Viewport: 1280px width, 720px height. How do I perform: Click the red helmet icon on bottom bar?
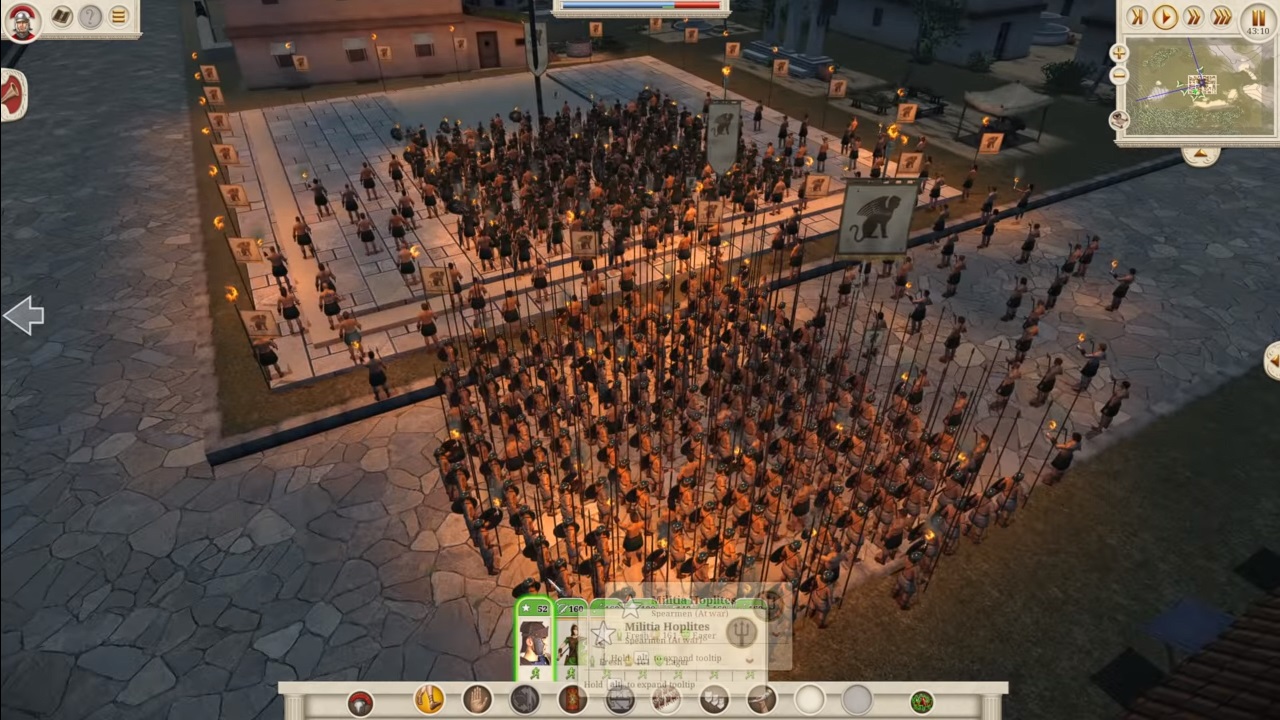[x=360, y=701]
